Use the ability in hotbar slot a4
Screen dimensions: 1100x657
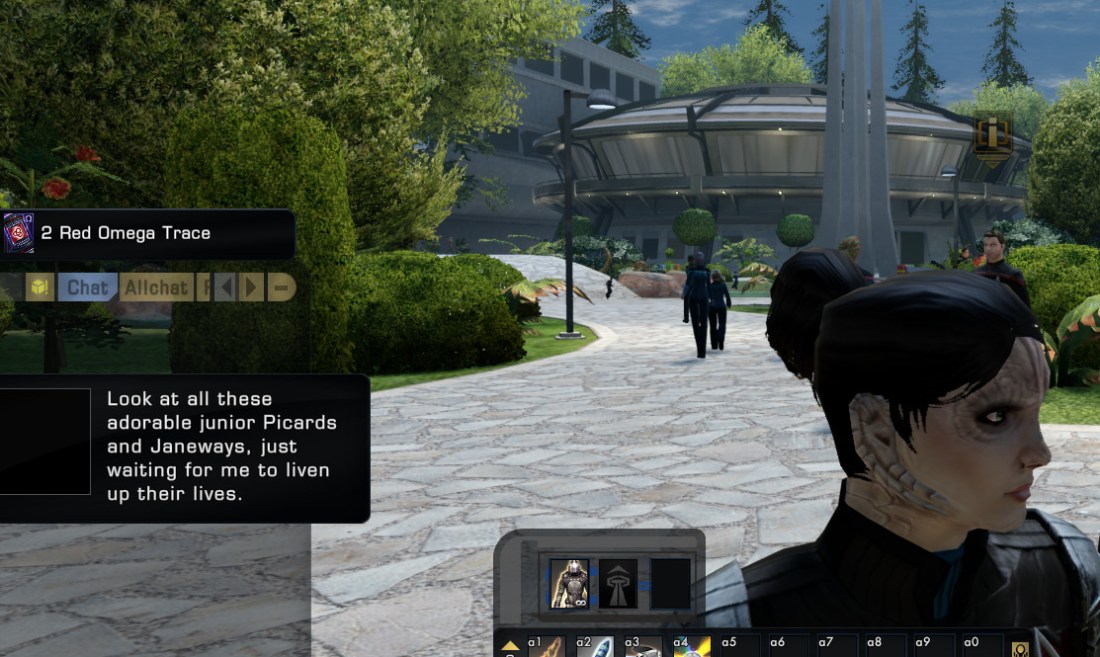point(692,648)
